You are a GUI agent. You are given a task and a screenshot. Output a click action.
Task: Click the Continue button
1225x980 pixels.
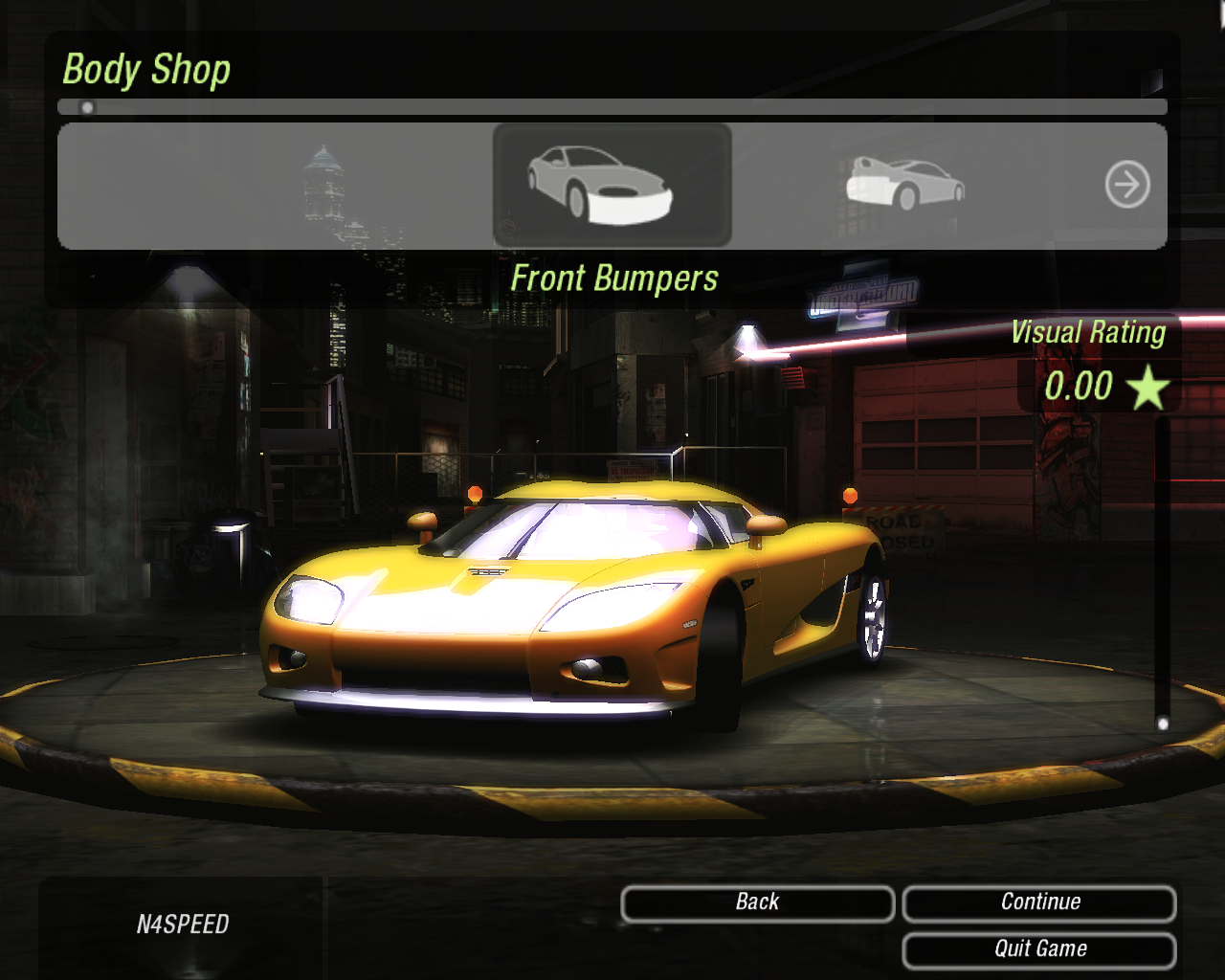pos(1039,902)
